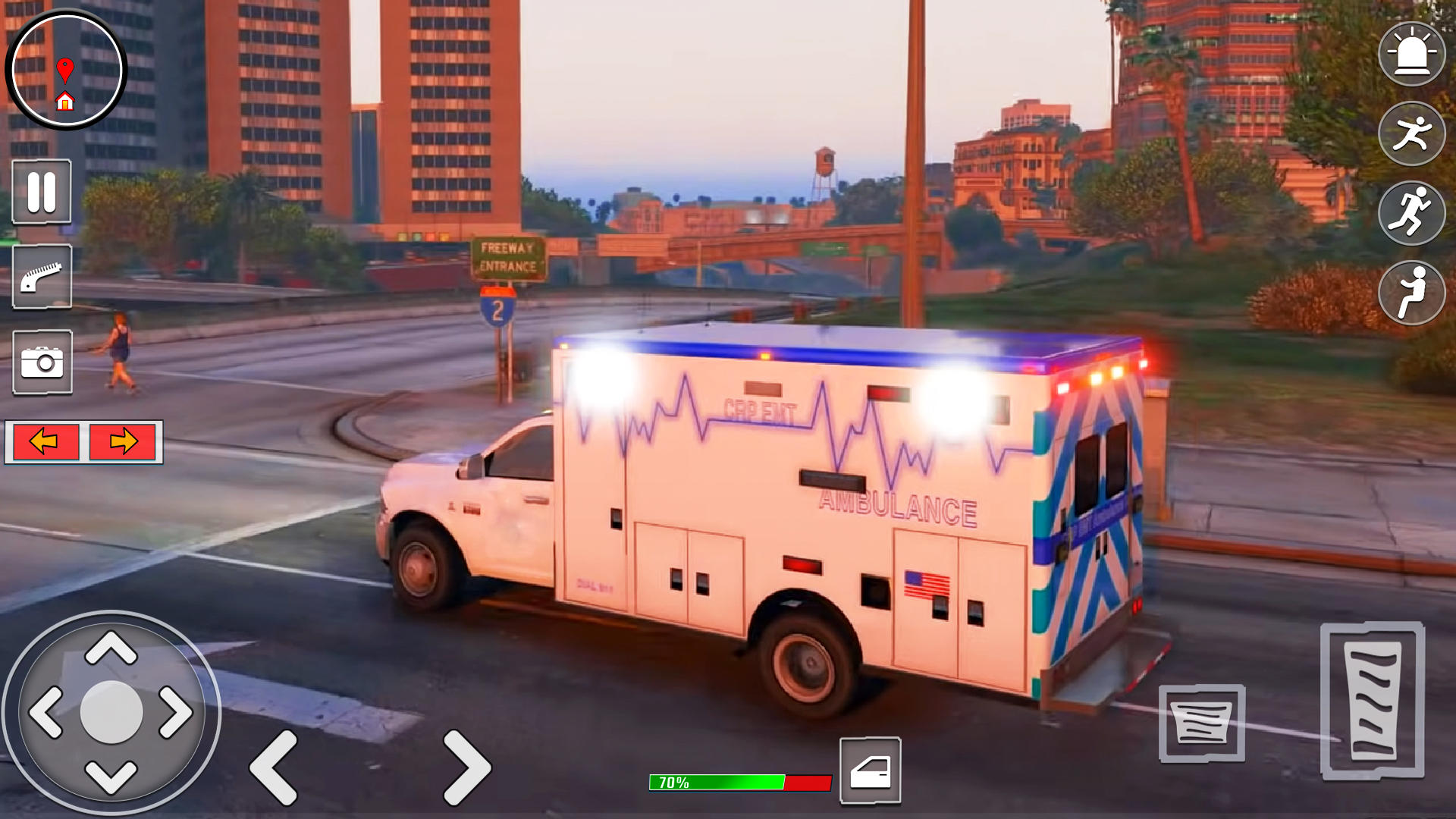
Task: Open the camera view switcher
Action: tap(42, 364)
